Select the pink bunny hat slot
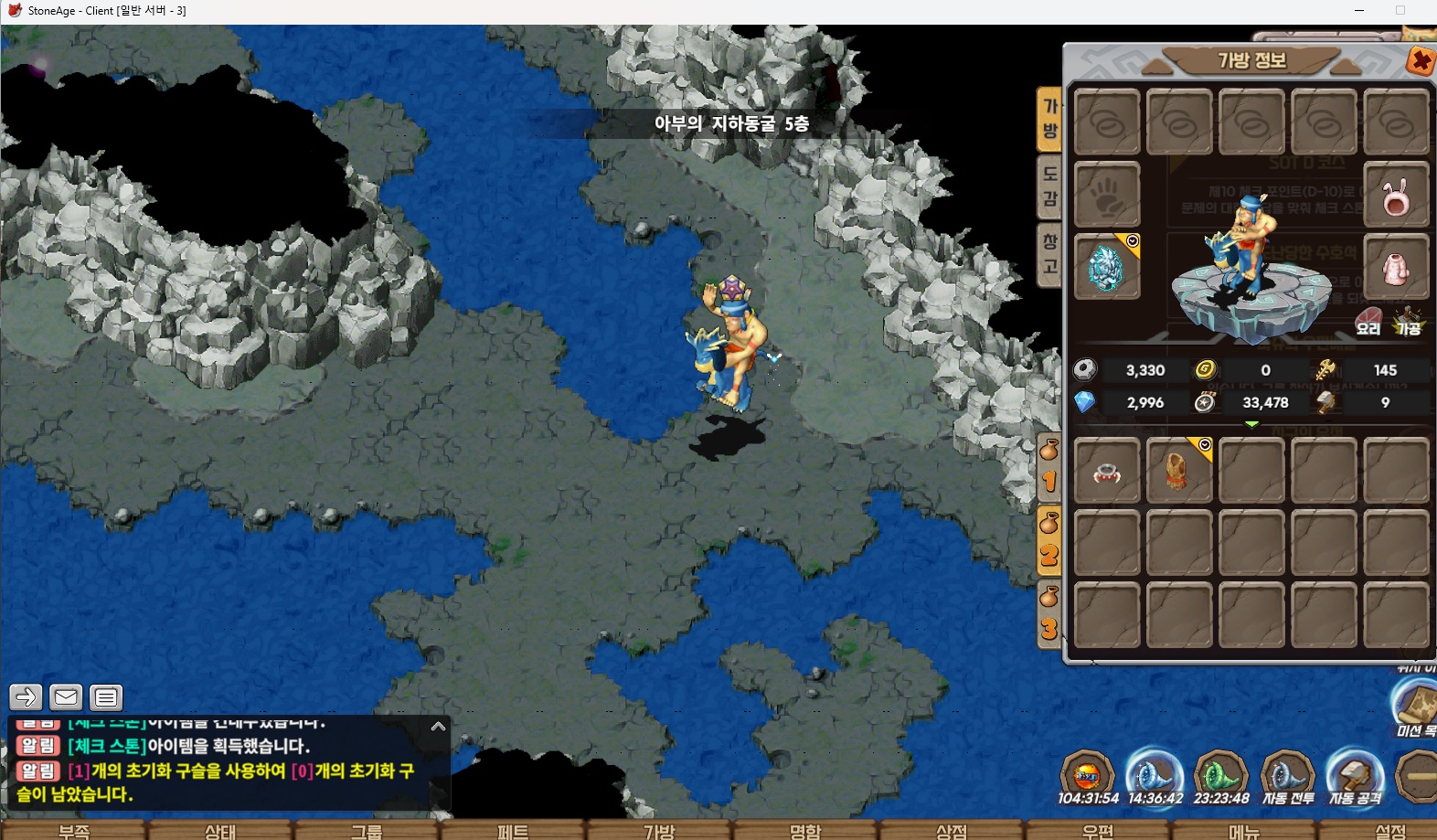1437x840 pixels. [x=1395, y=196]
